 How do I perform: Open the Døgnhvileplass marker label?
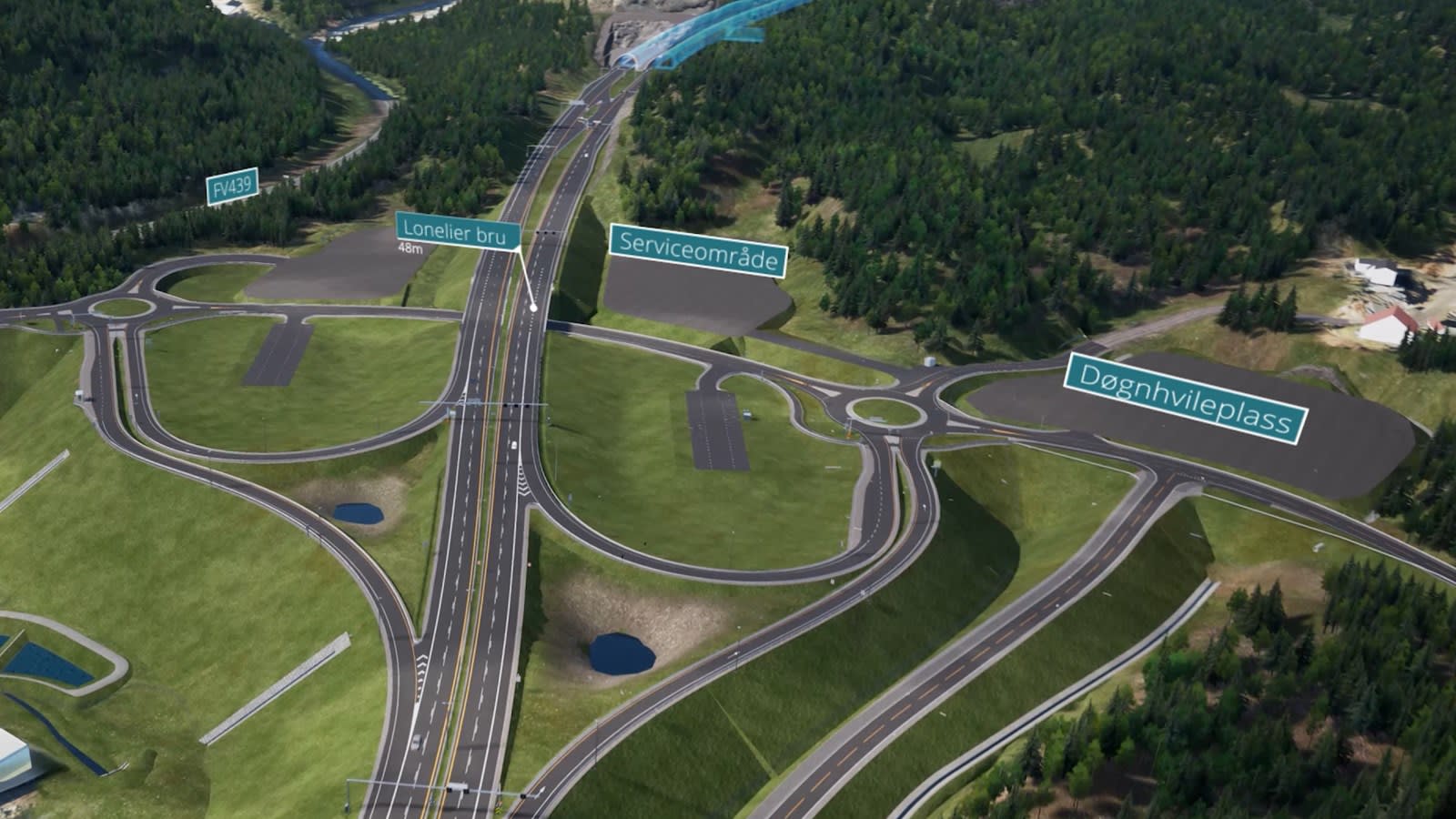point(1186,399)
